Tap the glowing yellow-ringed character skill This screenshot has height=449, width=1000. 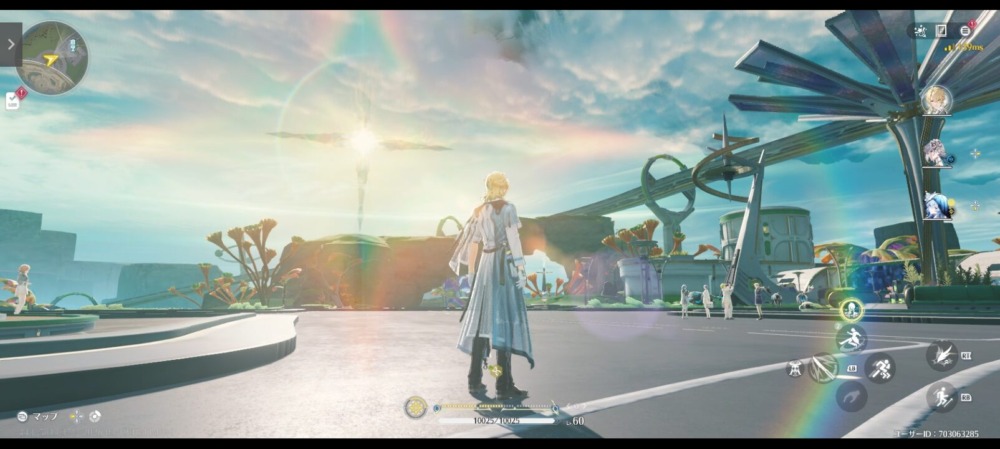coord(851,310)
